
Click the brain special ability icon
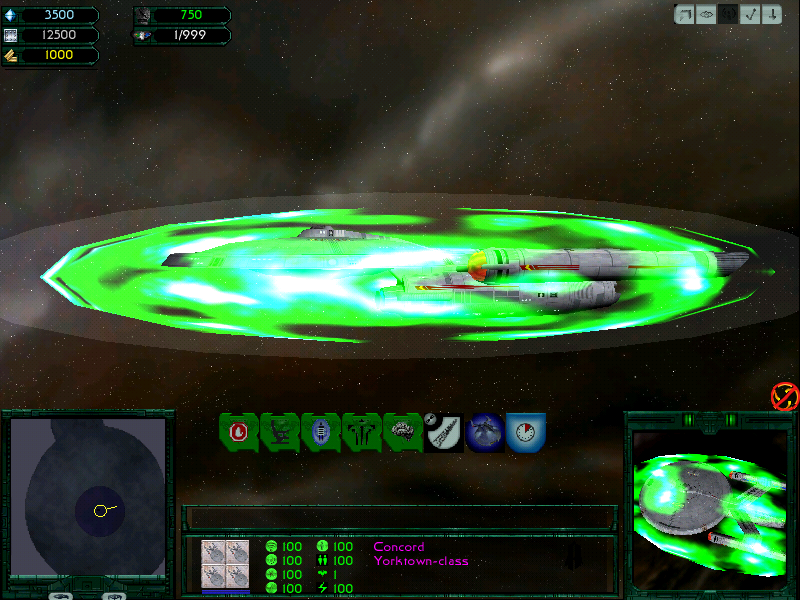[402, 432]
